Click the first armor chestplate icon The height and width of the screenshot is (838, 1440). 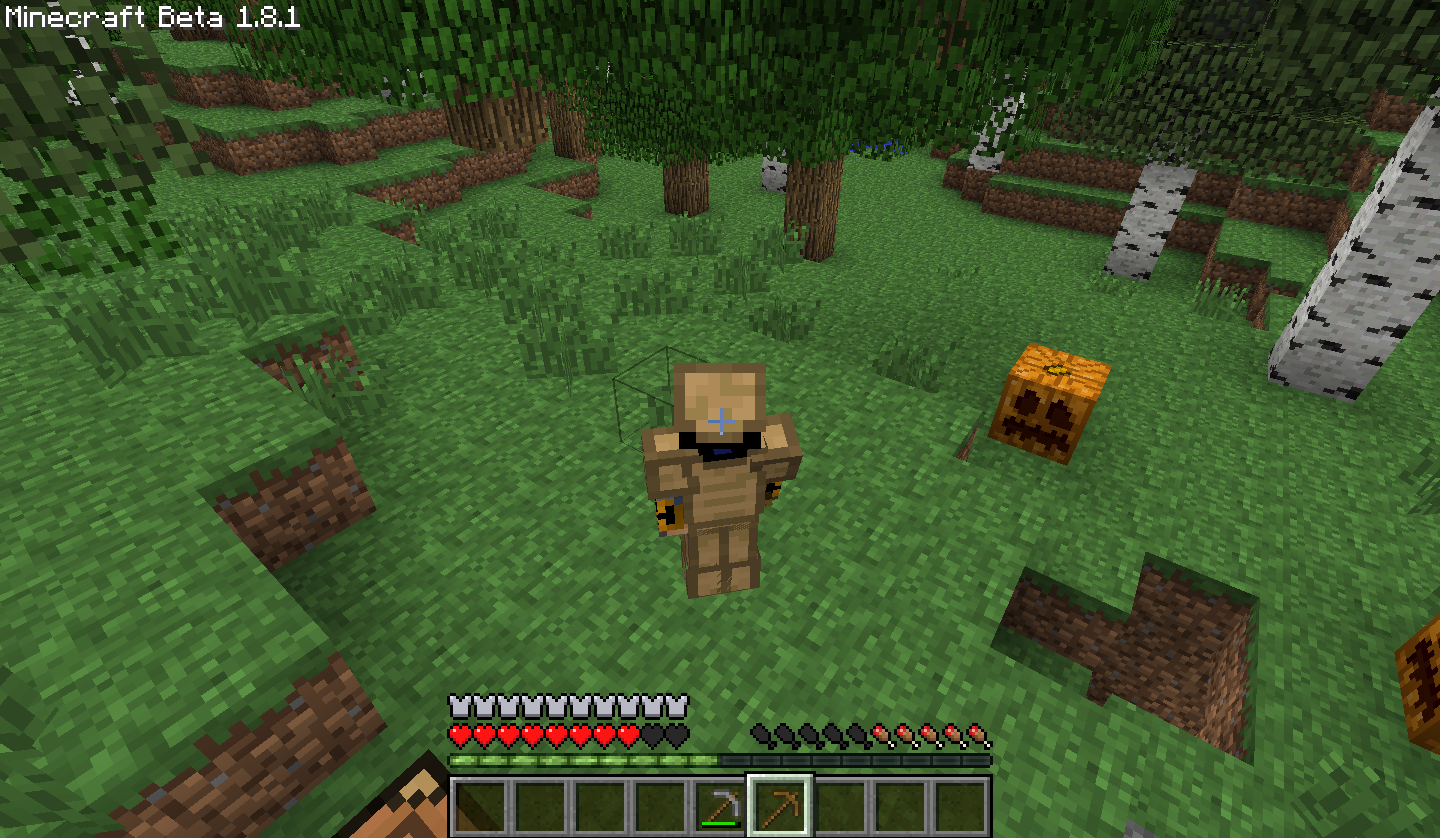tap(457, 706)
